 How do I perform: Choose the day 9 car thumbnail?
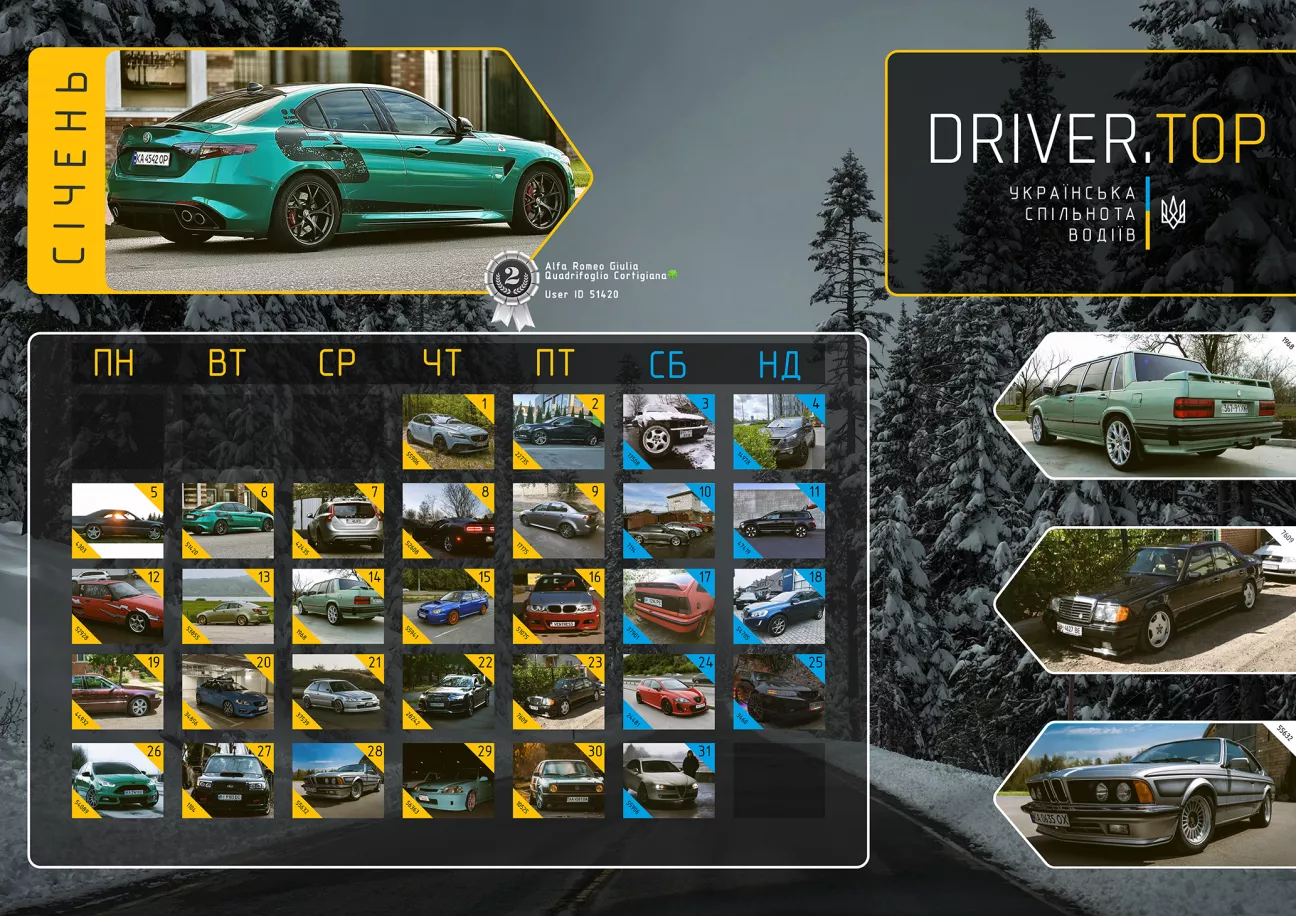tap(558, 520)
